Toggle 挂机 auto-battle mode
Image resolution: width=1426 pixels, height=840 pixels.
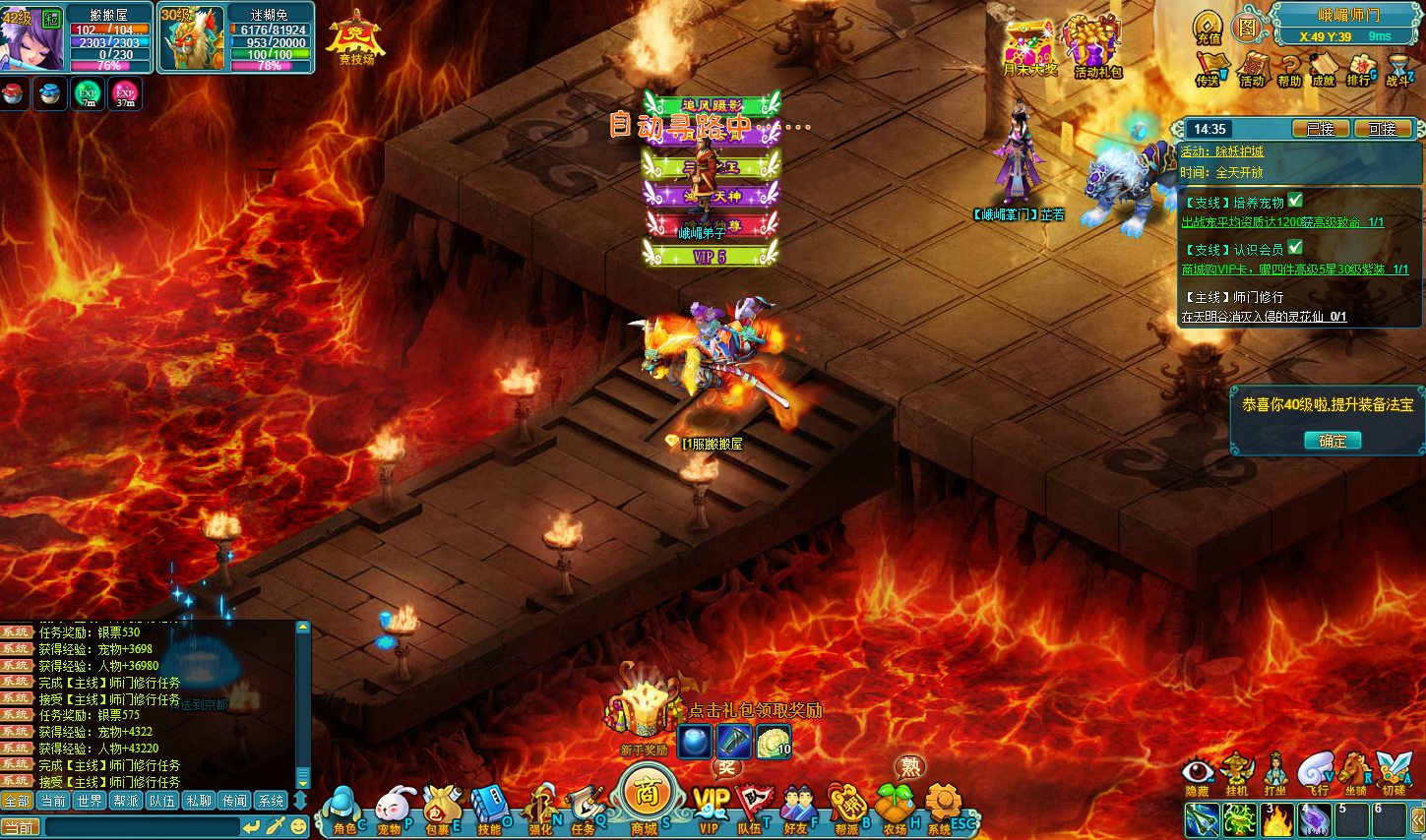[1236, 773]
